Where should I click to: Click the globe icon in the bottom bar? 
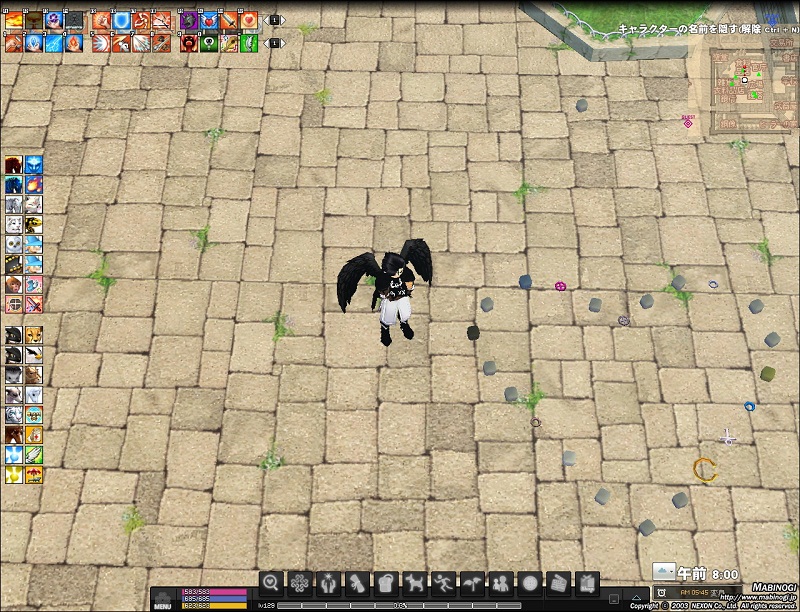pos(529,582)
